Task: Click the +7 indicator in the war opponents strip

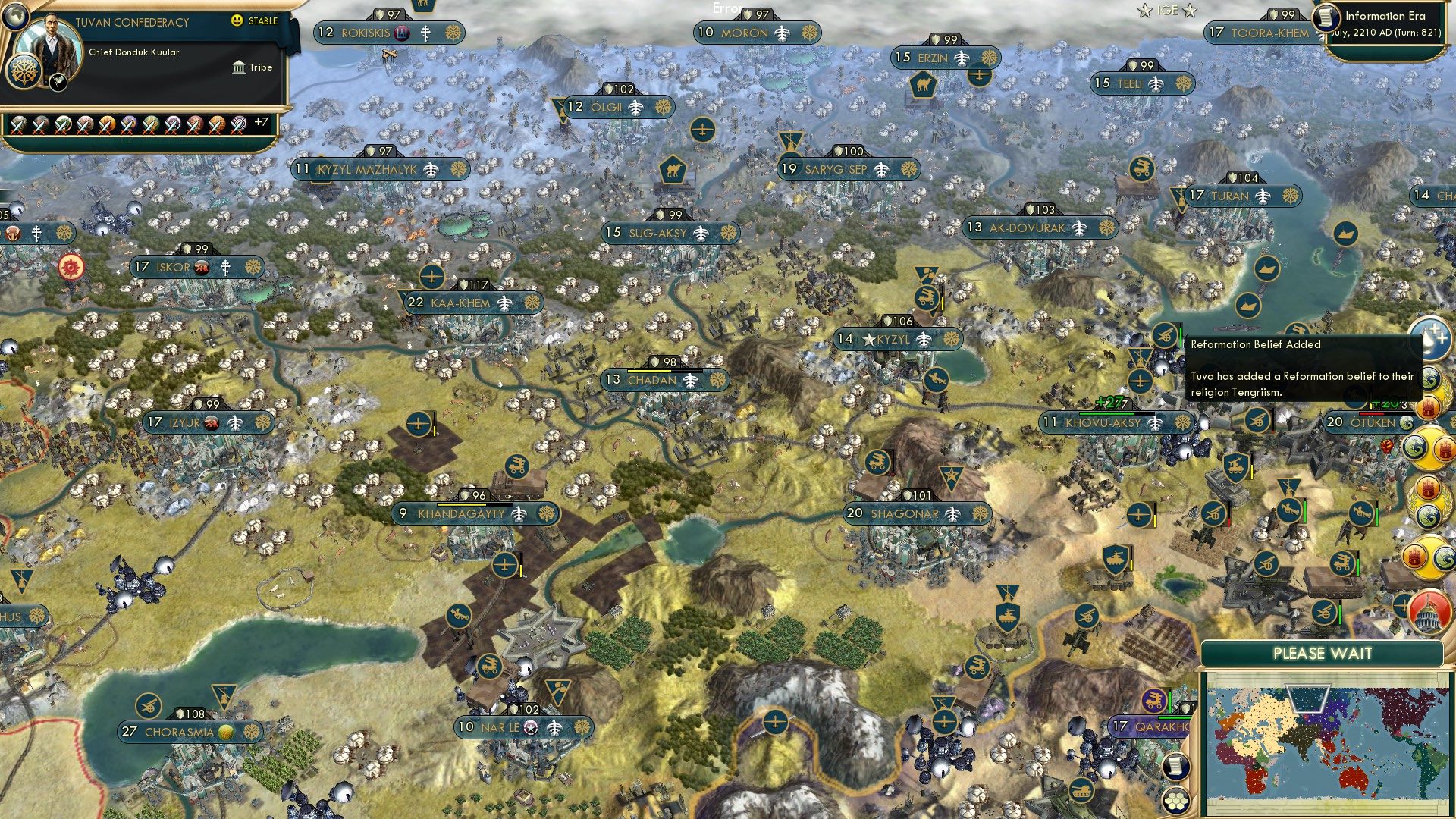Action: 261,121
